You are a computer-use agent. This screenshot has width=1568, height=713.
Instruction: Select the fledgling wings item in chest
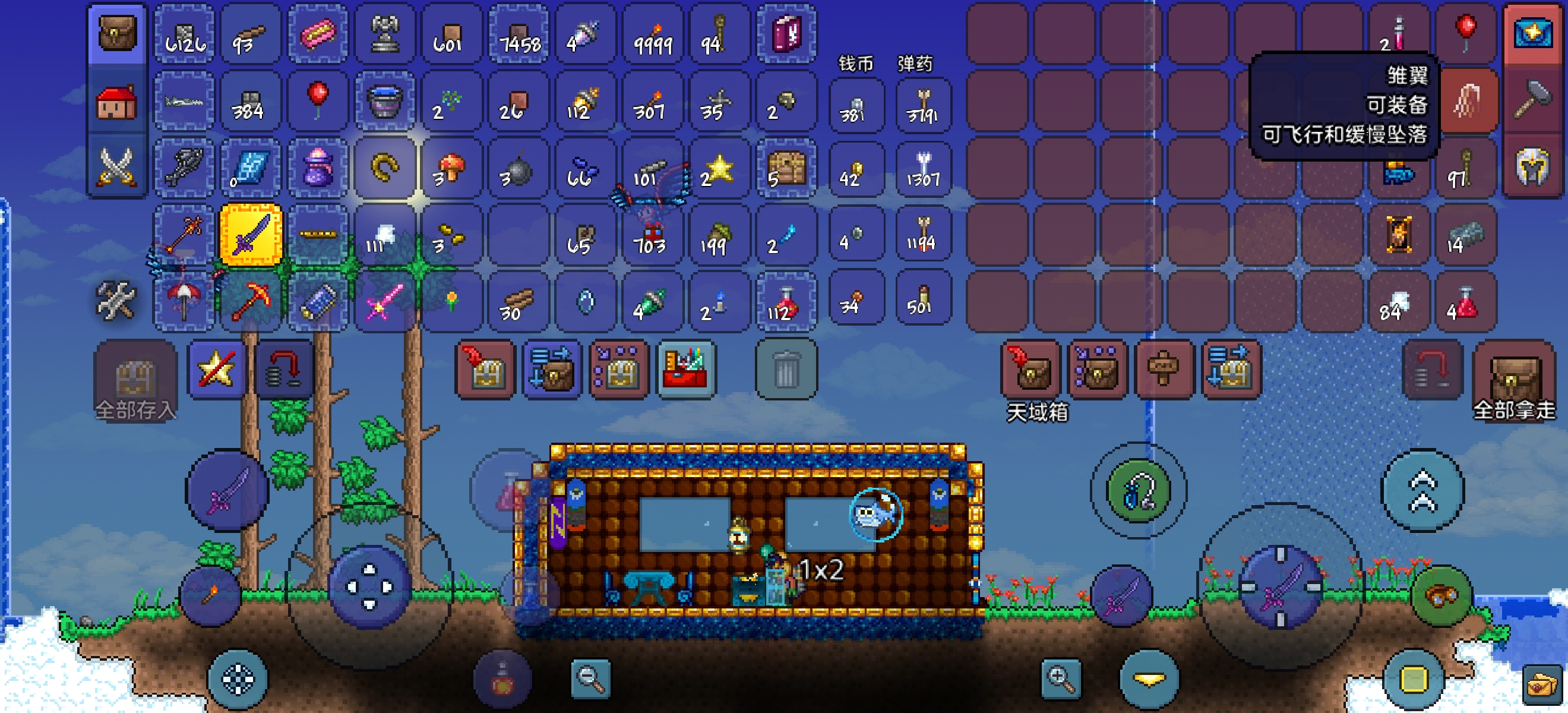pyautogui.click(x=1467, y=101)
